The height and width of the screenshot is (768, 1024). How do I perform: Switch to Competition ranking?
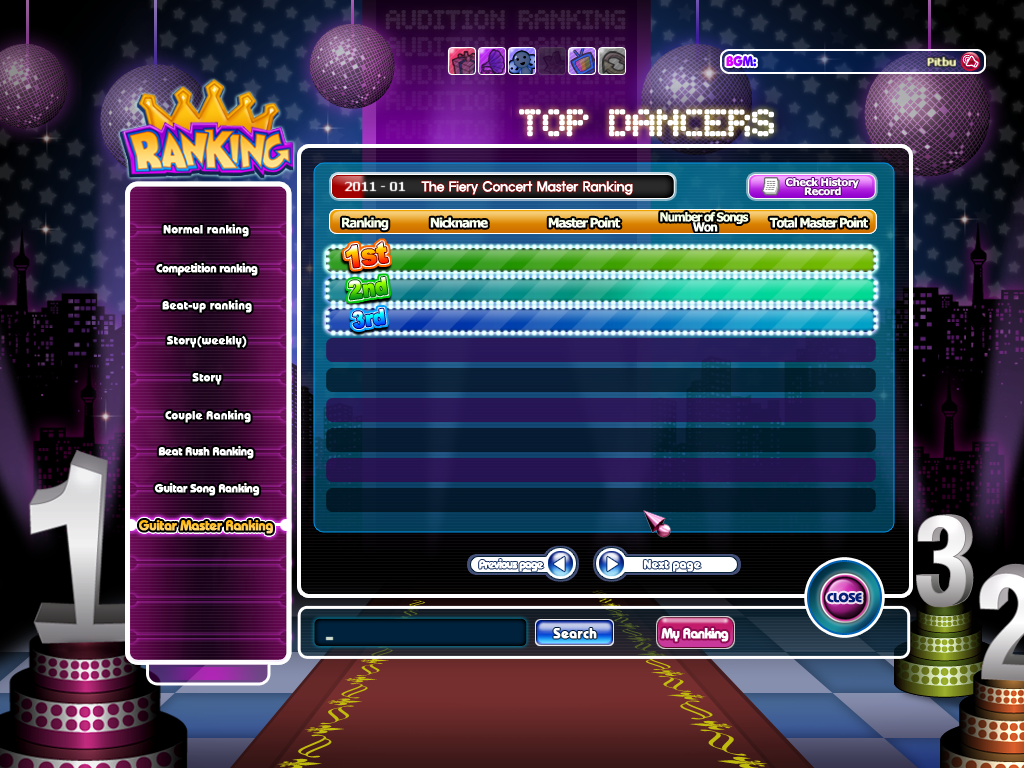coord(206,269)
